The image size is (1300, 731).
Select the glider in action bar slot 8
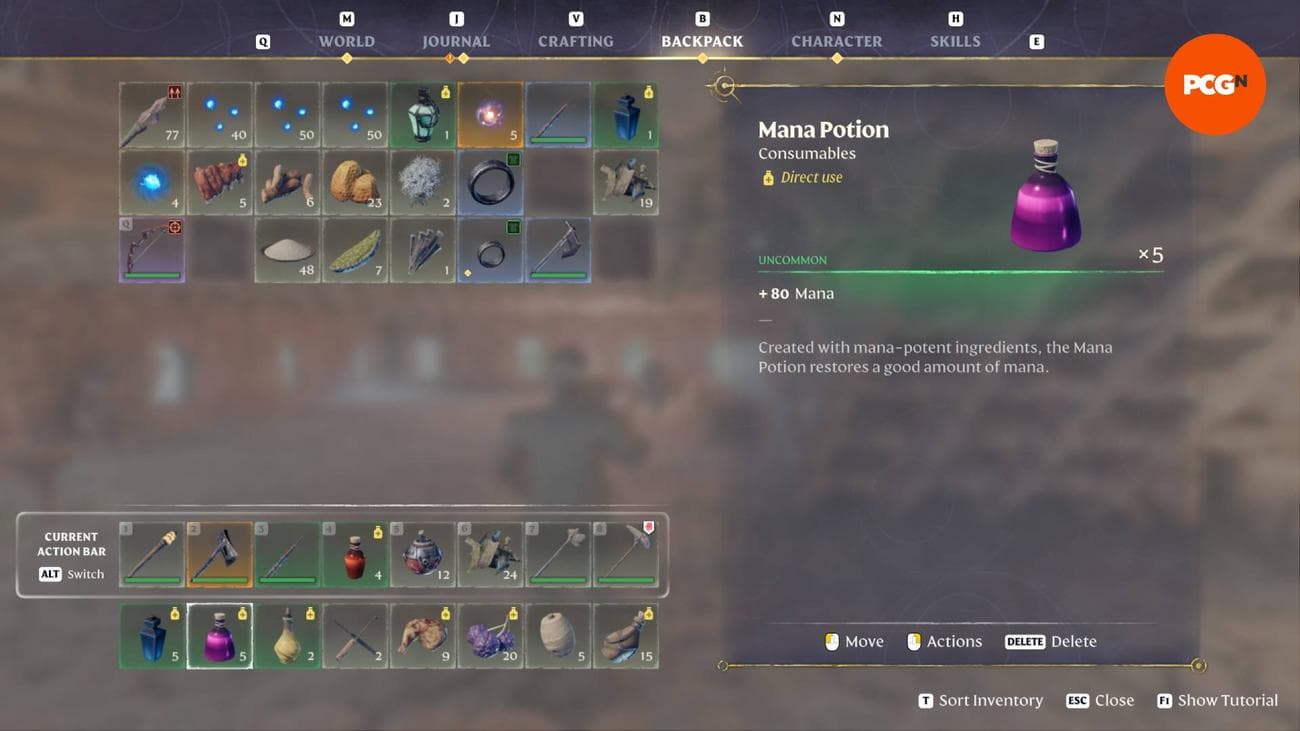627,553
